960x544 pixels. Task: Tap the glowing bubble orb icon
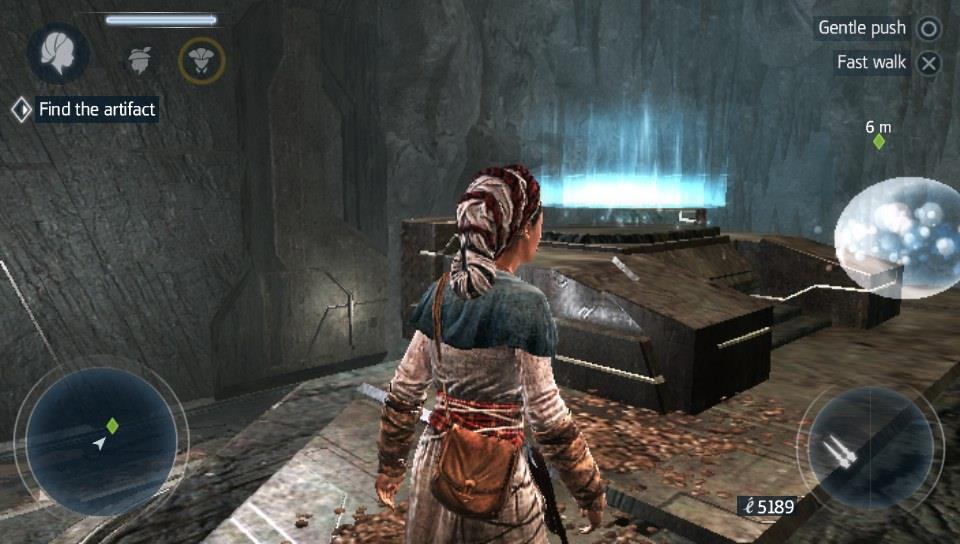click(897, 238)
